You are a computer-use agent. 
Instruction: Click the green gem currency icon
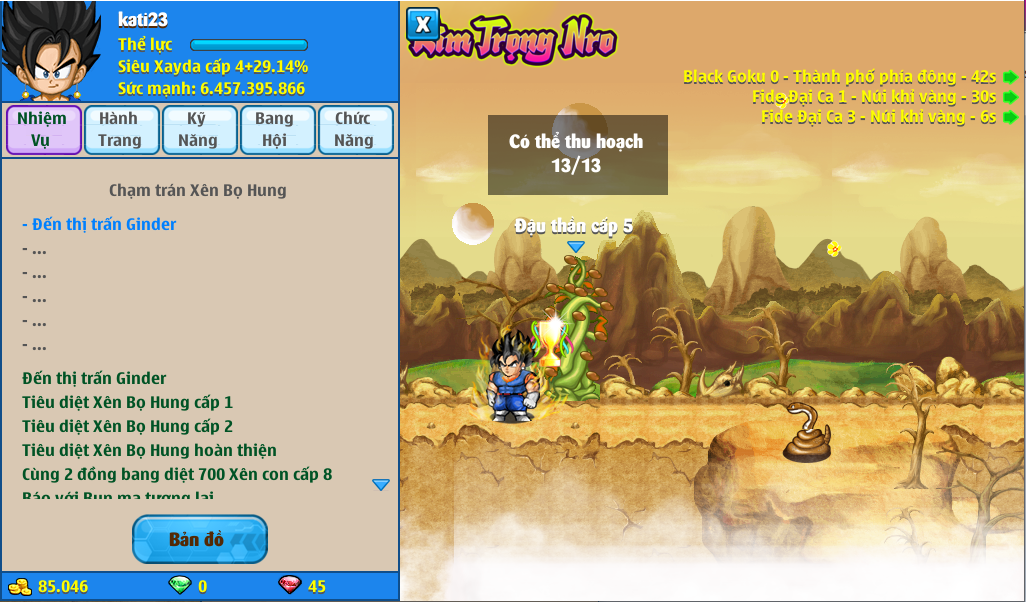tap(179, 586)
